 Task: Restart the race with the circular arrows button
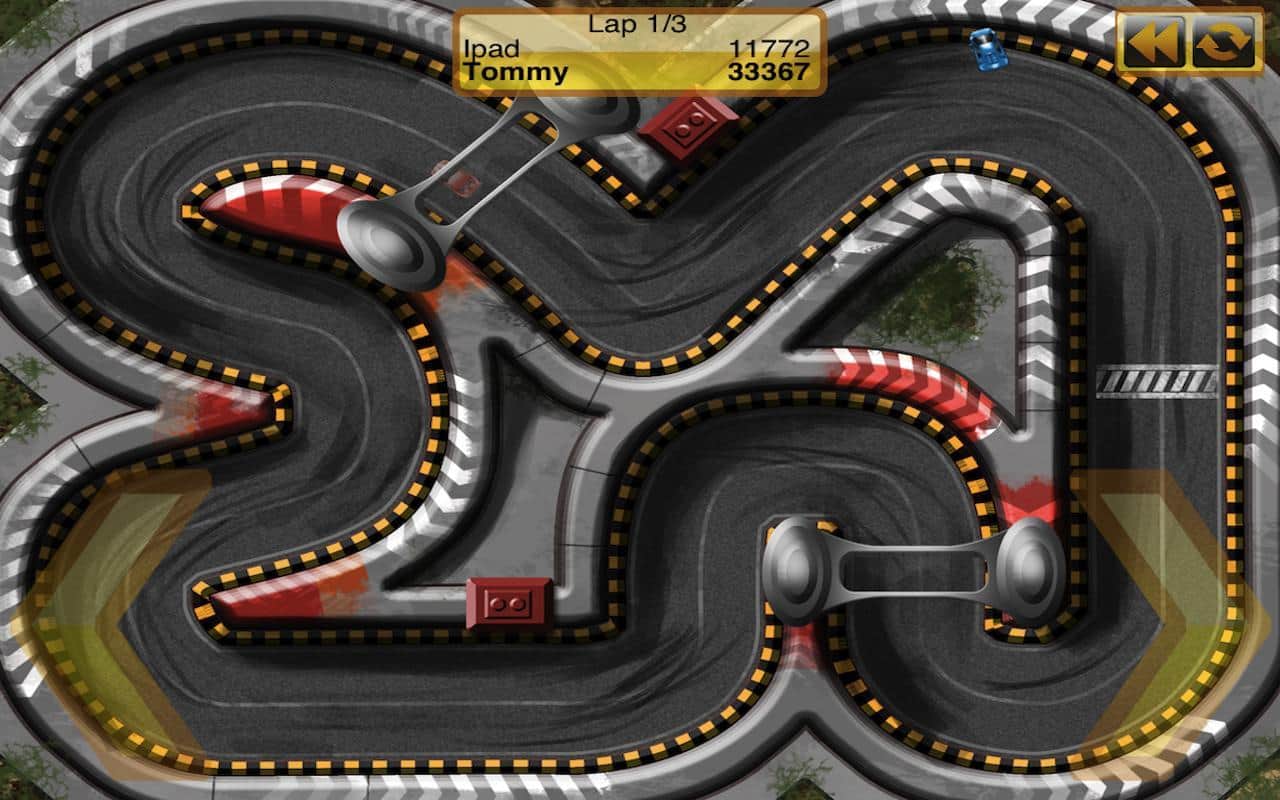click(1224, 42)
